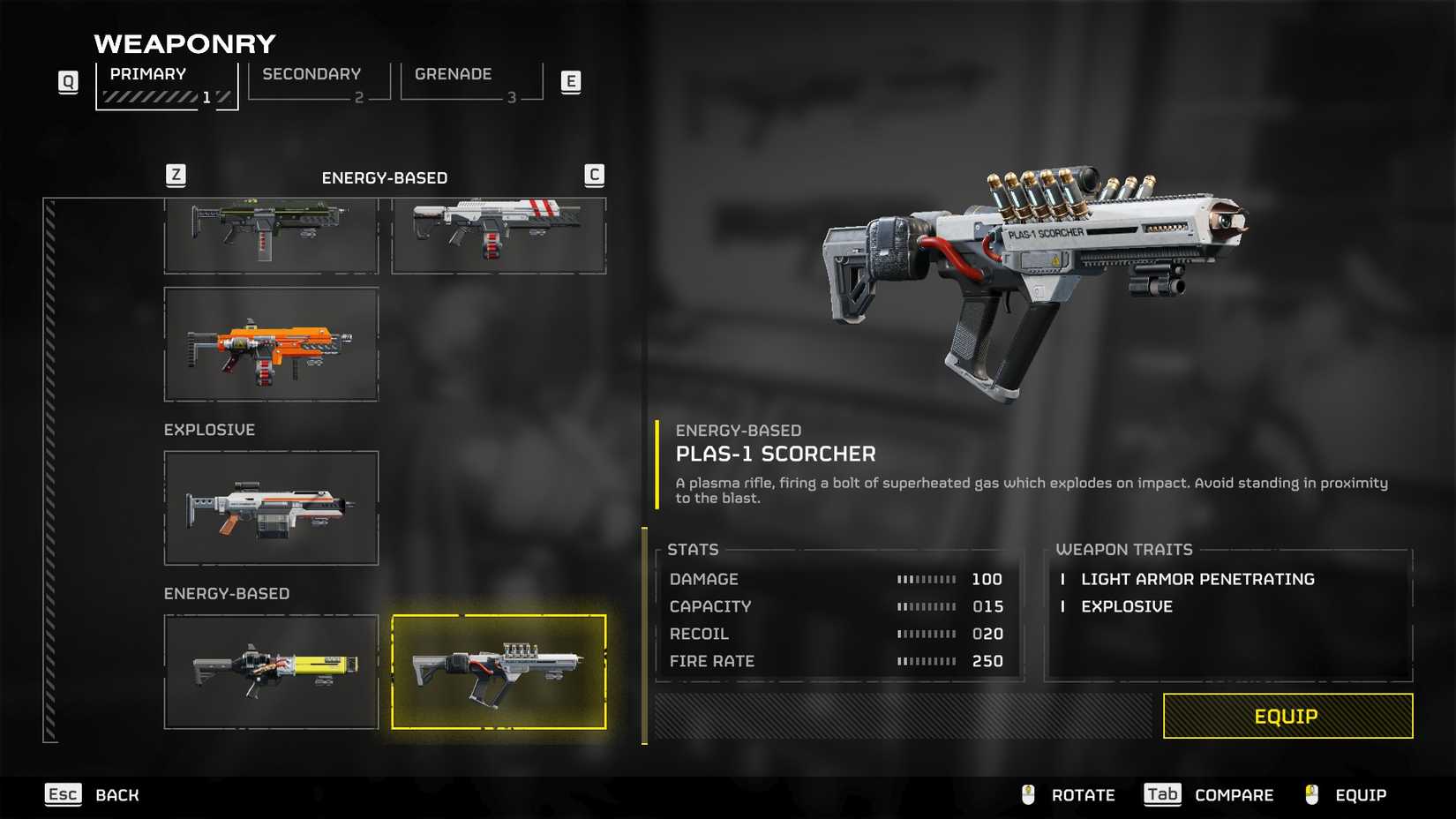
Task: Choose the white explosive rifle tile
Action: [x=271, y=508]
